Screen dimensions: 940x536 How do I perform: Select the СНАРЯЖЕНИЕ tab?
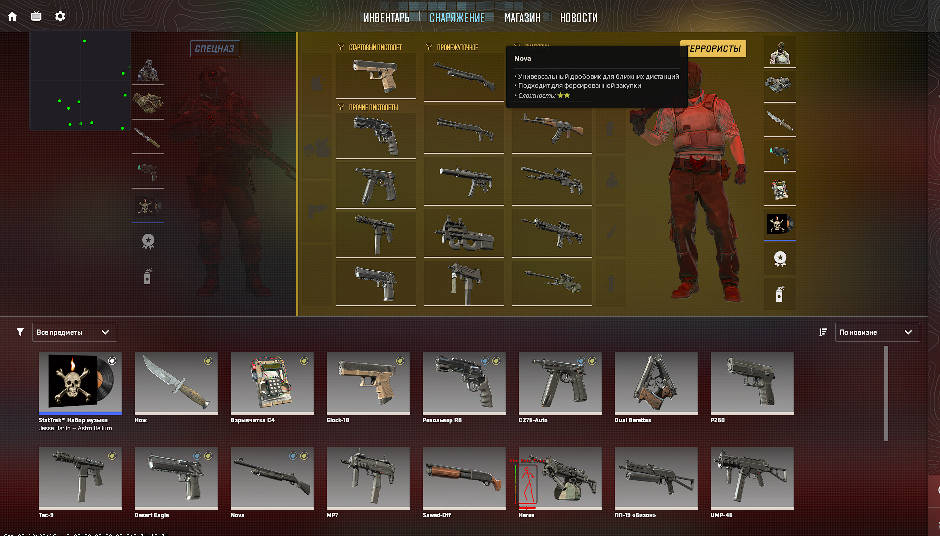coord(457,18)
